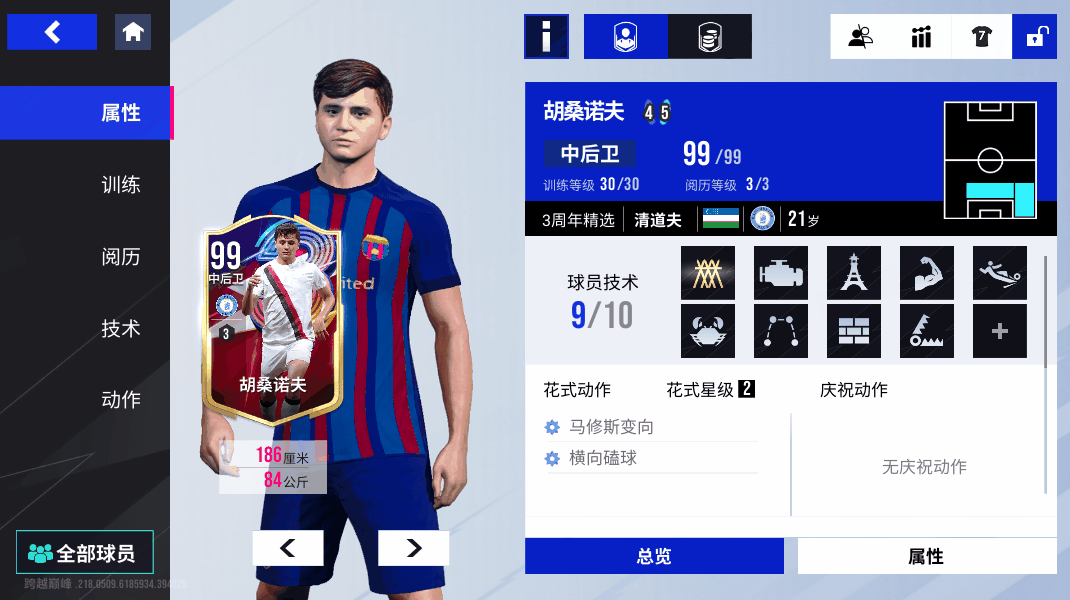
Task: Open the shirt number 7 jersey option
Action: pos(981,37)
